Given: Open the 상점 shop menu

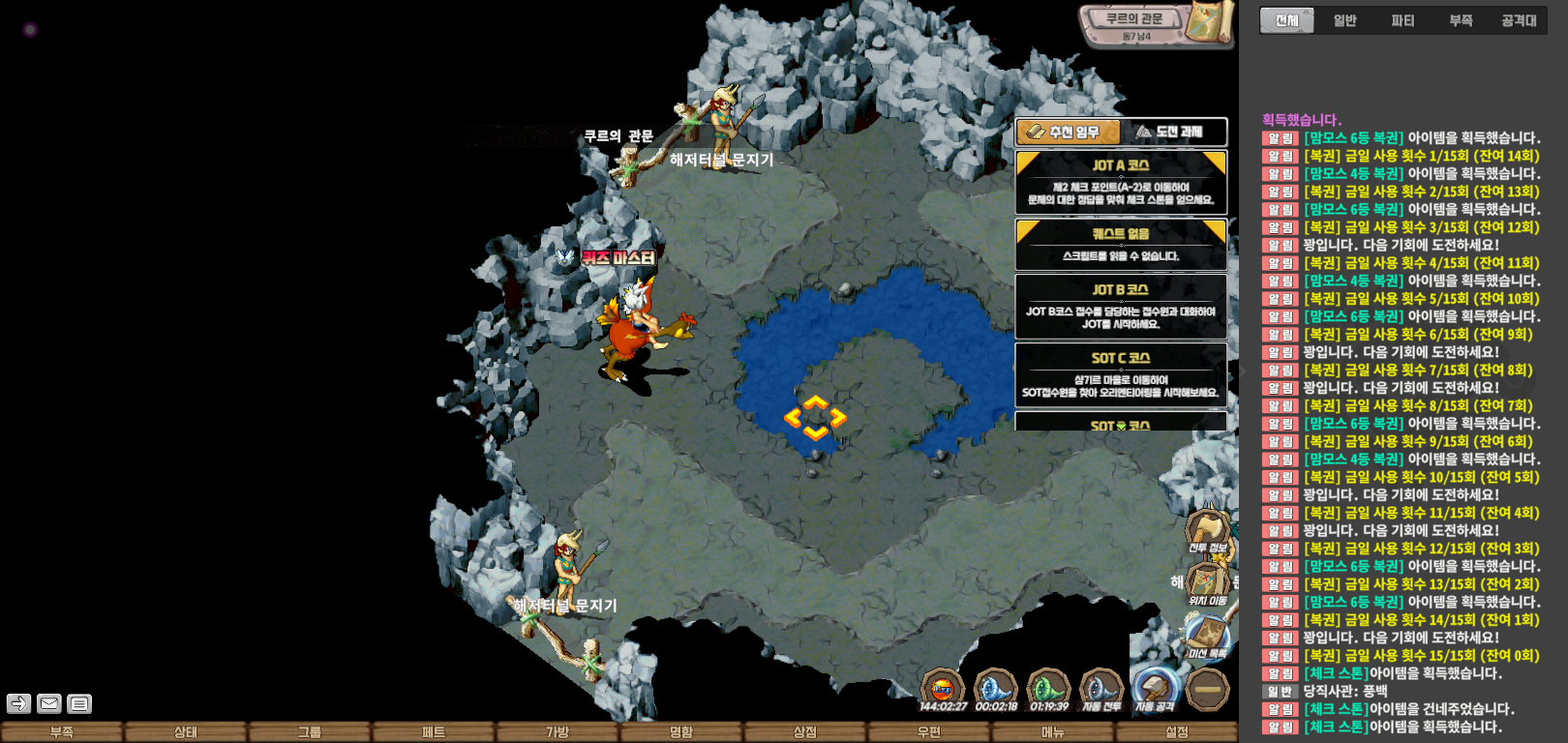Looking at the screenshot, I should coord(805,732).
